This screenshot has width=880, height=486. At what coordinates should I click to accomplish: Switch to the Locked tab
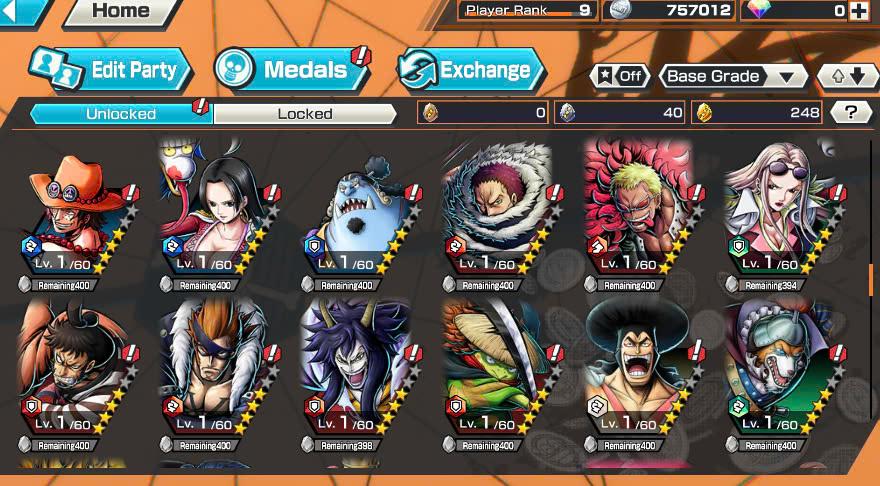click(305, 114)
